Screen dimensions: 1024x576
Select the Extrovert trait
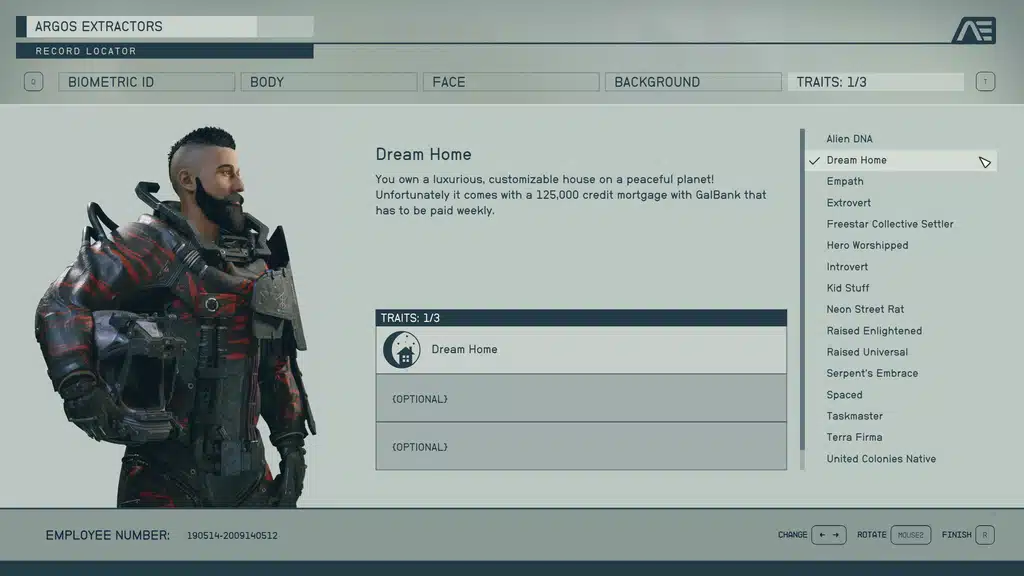(x=849, y=203)
